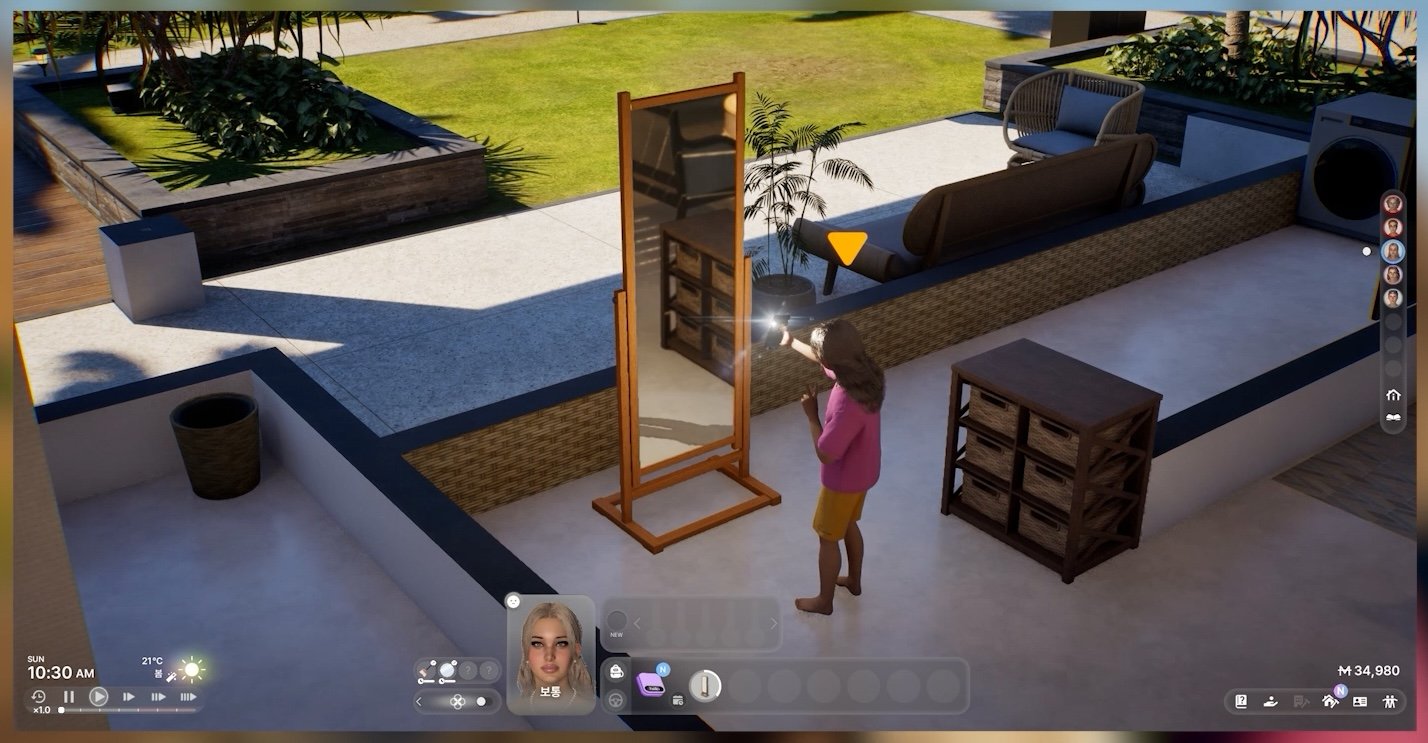Screen dimensions: 1428x743
Task: Open the active character portrait panel
Action: click(550, 655)
